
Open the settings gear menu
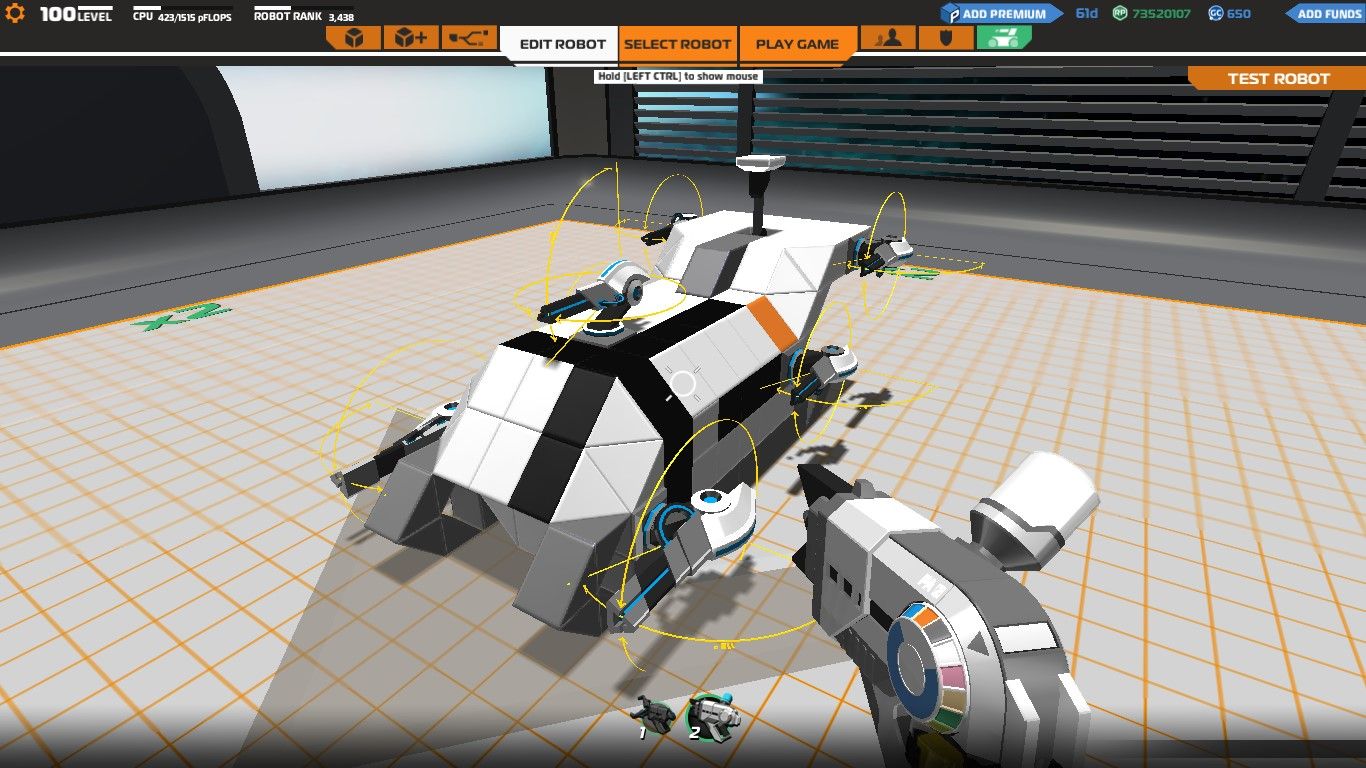pyautogui.click(x=15, y=14)
